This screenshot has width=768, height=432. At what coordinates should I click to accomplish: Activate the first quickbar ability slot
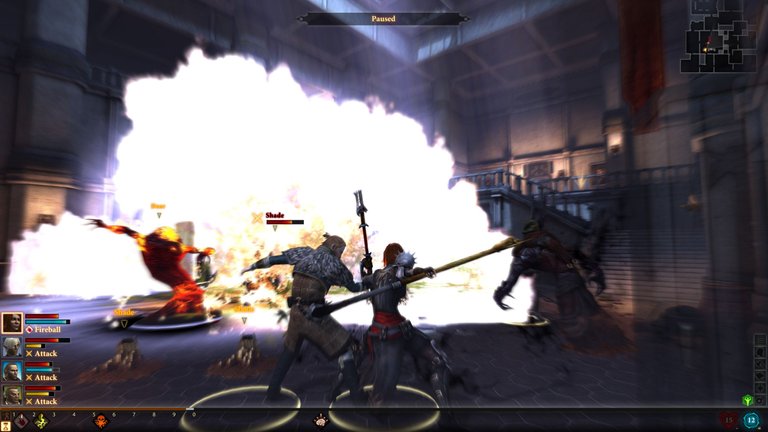click(x=21, y=423)
